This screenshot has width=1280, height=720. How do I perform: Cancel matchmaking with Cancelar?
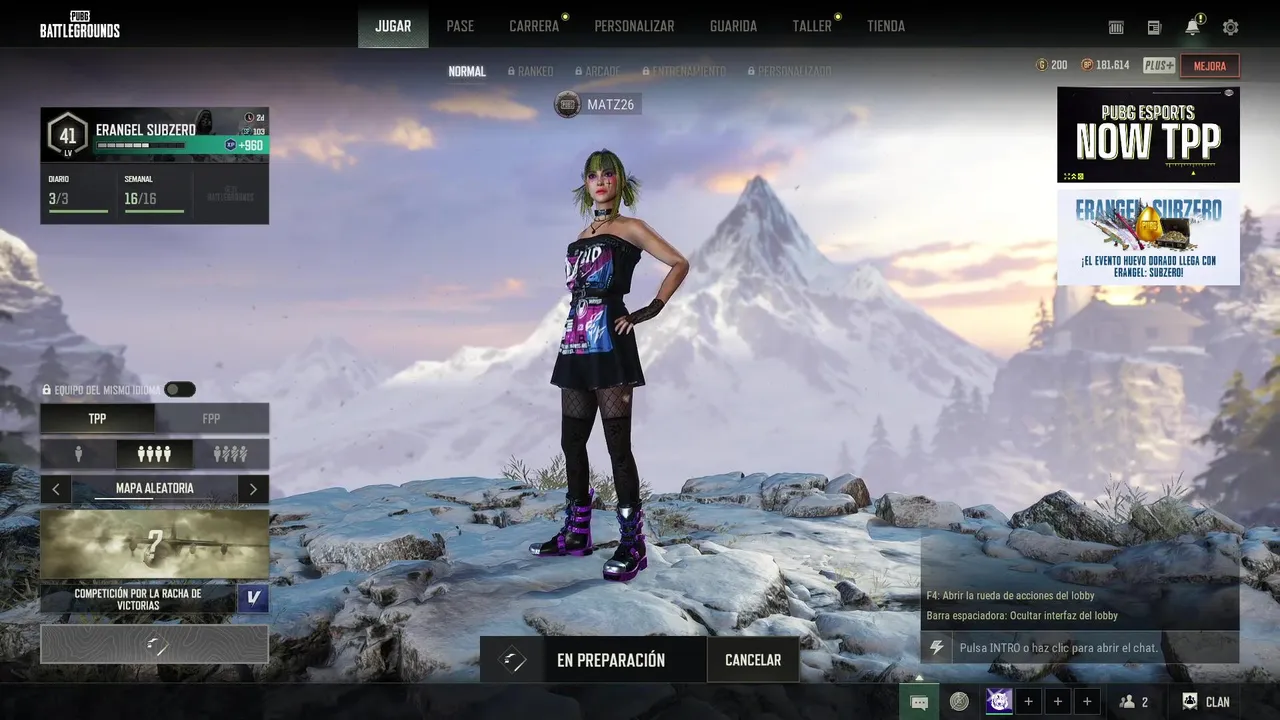[753, 660]
